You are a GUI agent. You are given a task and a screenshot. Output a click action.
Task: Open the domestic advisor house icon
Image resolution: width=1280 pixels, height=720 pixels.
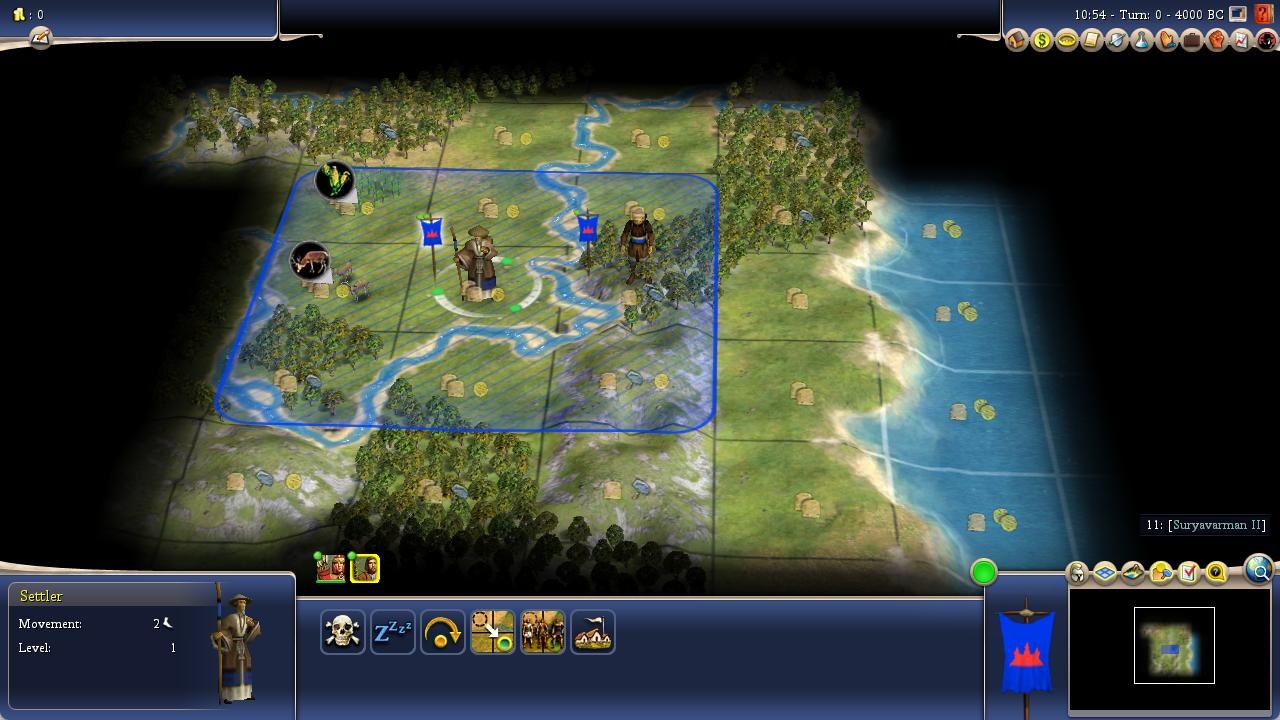(x=1017, y=41)
